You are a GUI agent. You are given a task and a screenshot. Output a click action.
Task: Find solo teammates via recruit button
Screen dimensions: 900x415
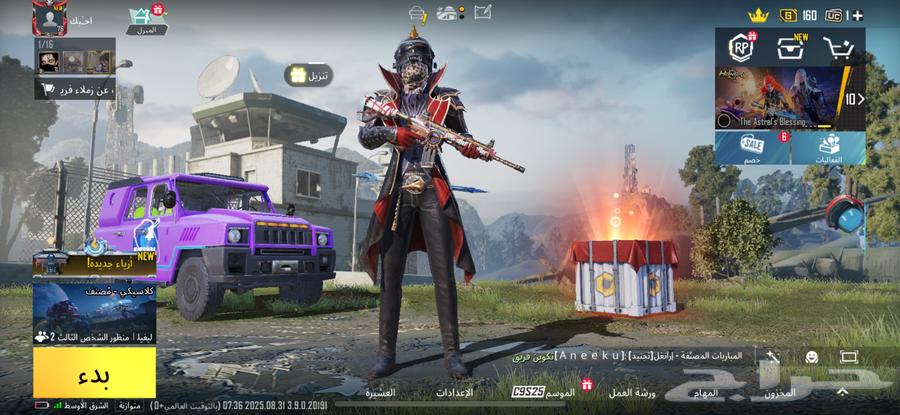point(77,90)
